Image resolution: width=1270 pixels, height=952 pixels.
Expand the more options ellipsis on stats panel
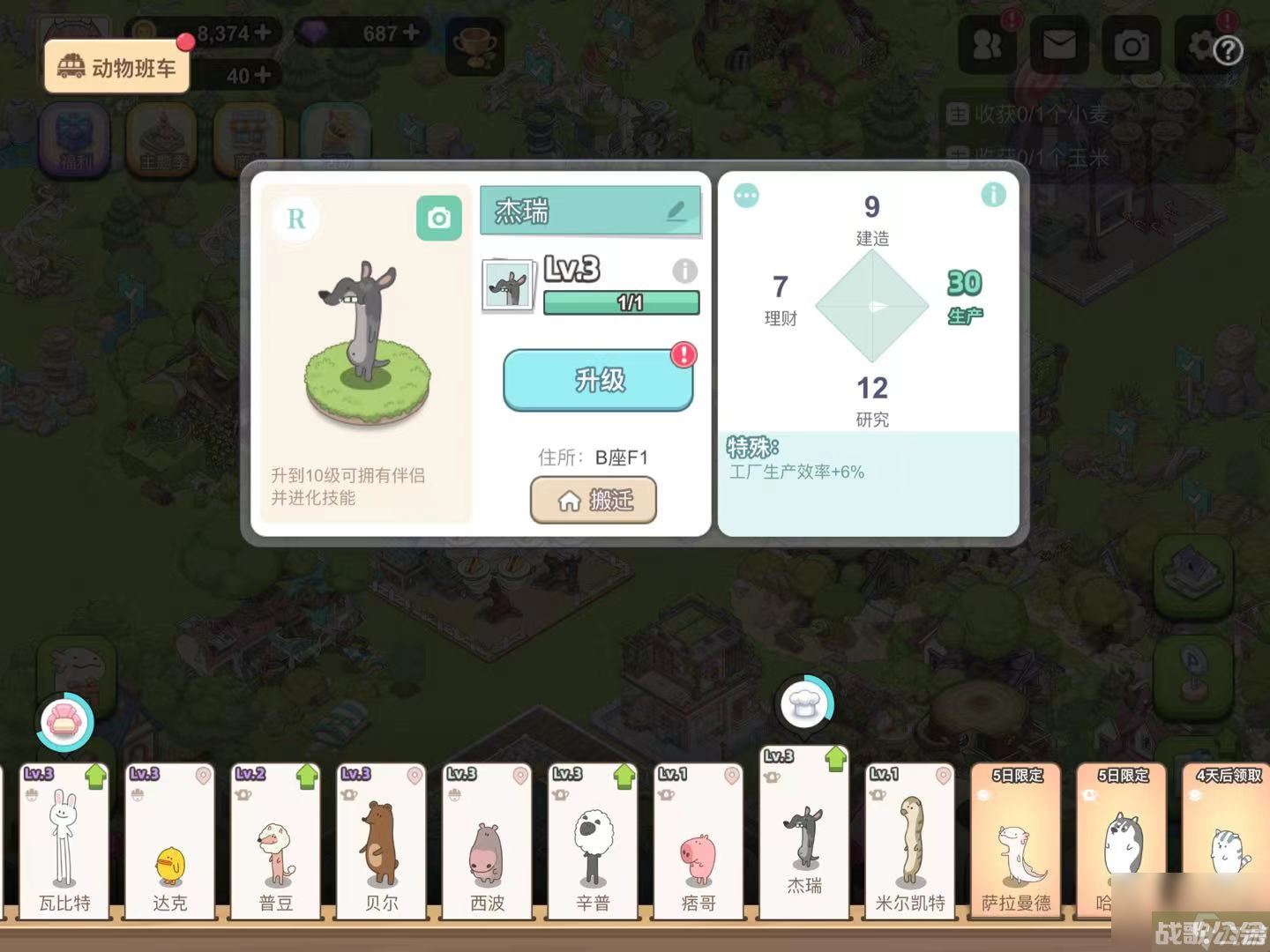coord(746,197)
